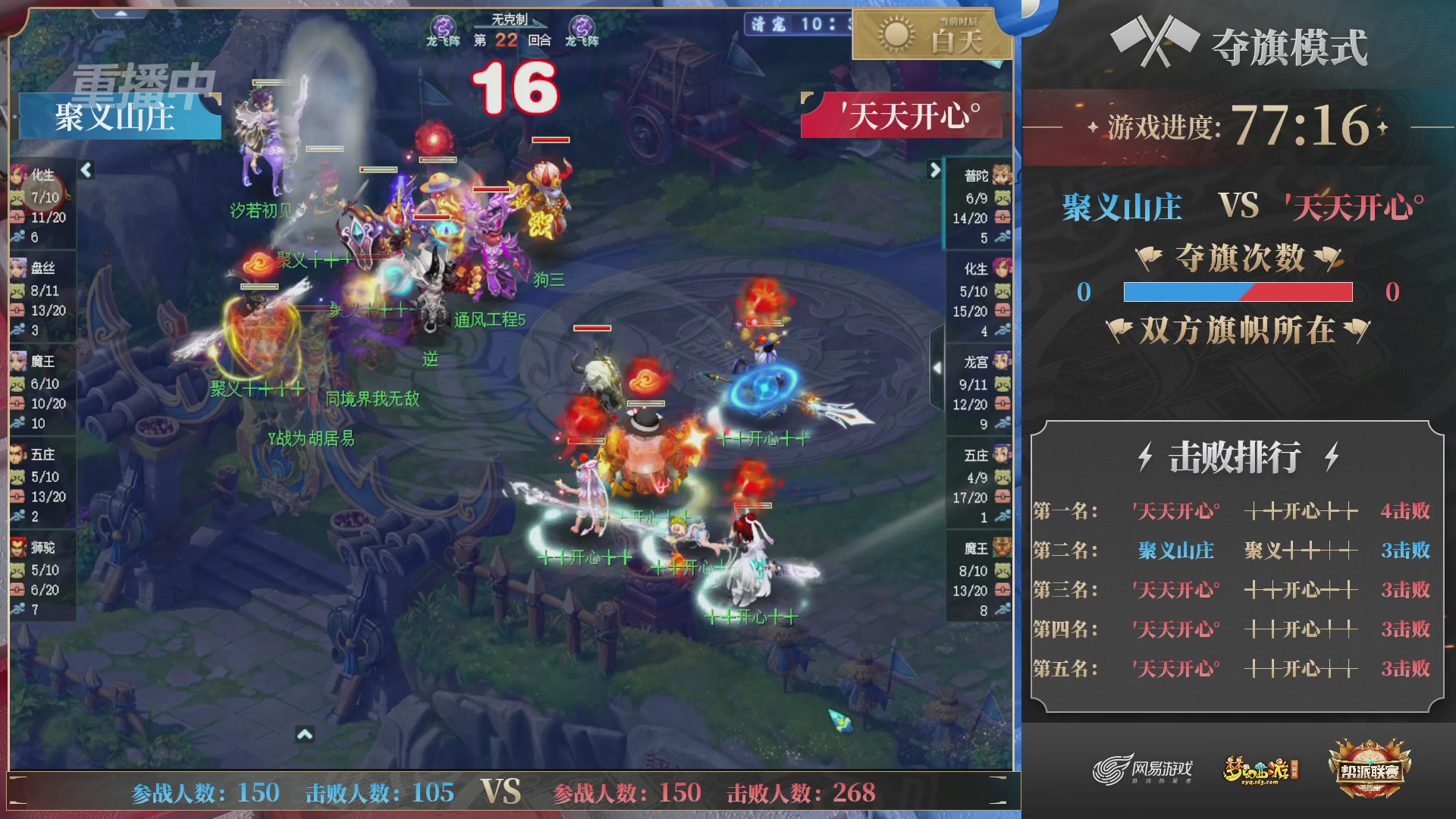The width and height of the screenshot is (1456, 819).
Task: Select 化生's portrait in the left team panel
Action: tap(19, 176)
